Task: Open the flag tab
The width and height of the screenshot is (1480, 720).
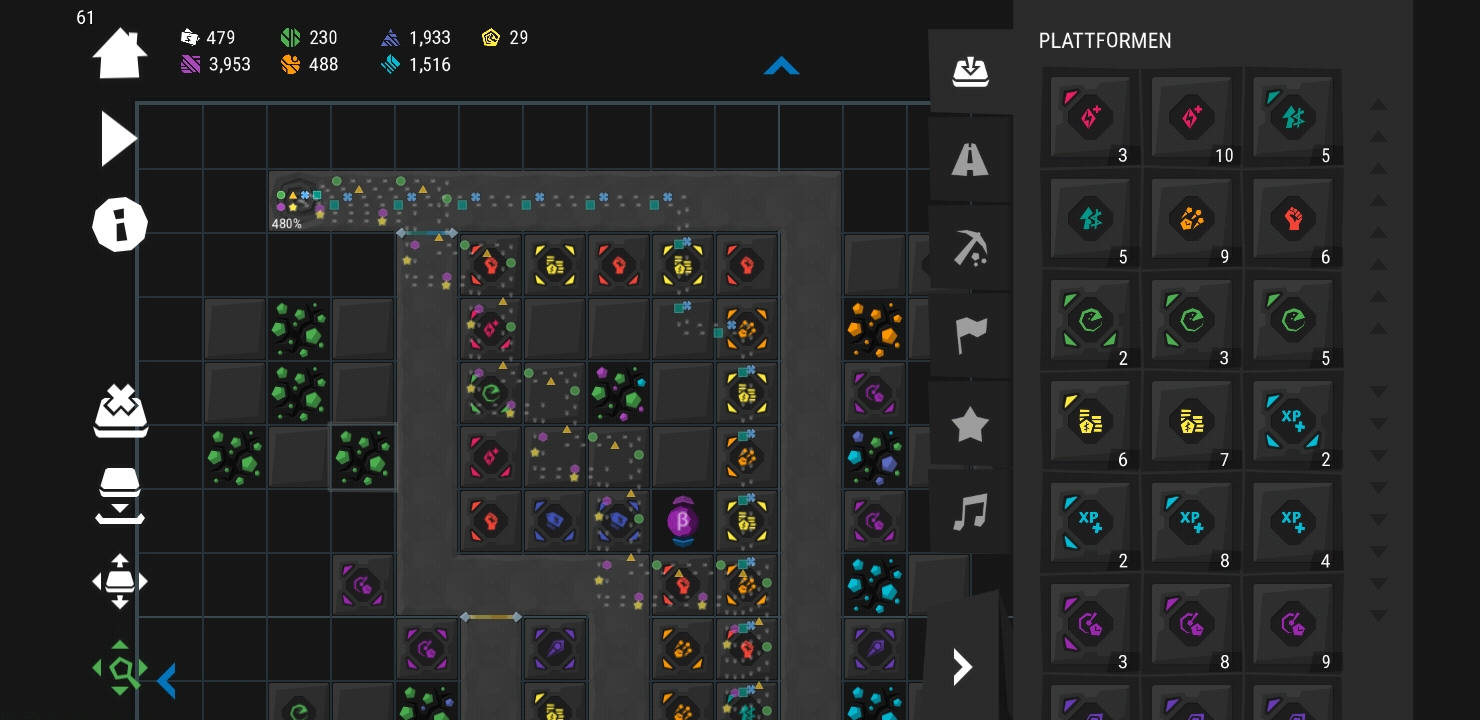Action: [x=970, y=335]
